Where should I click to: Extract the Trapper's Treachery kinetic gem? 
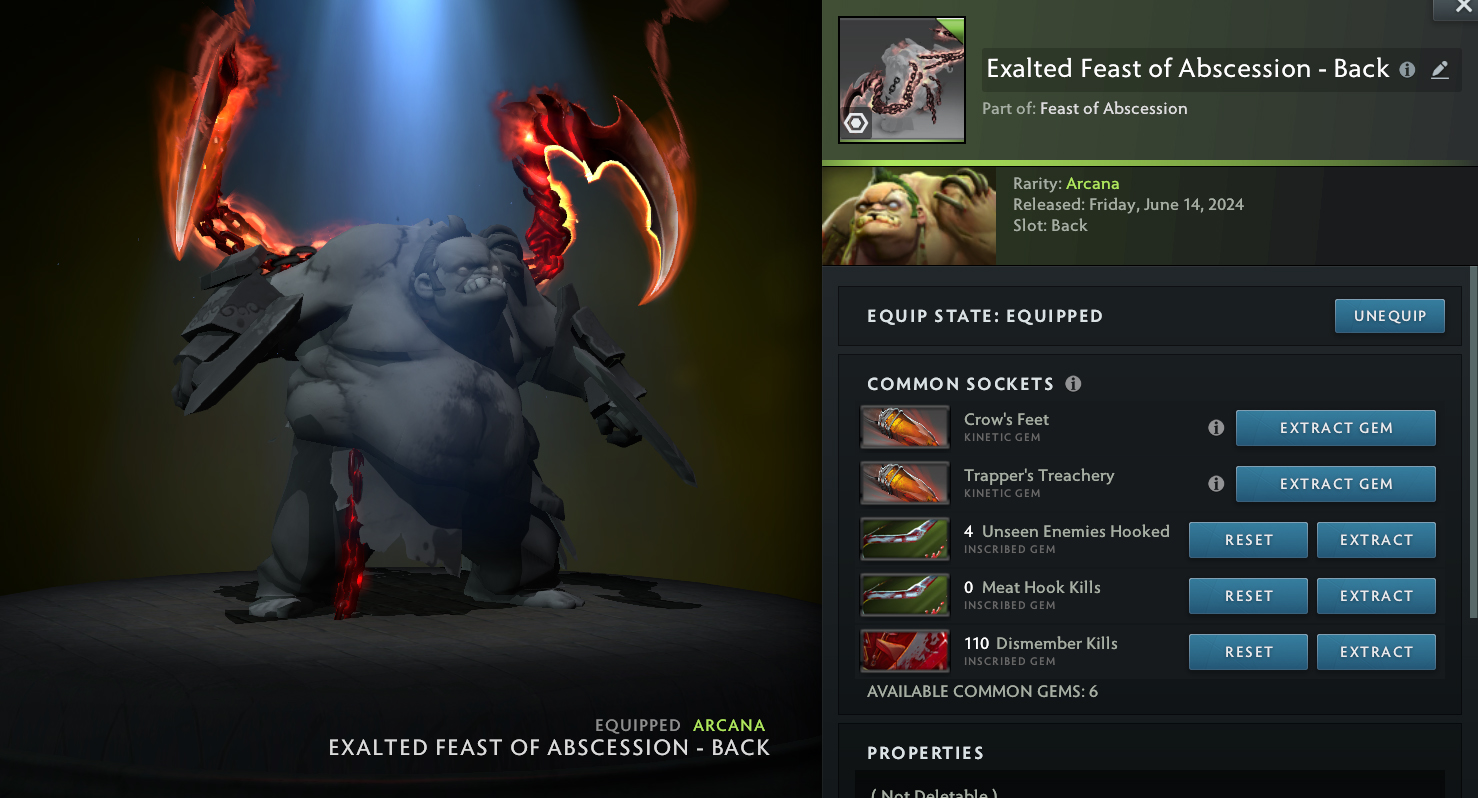click(x=1335, y=484)
